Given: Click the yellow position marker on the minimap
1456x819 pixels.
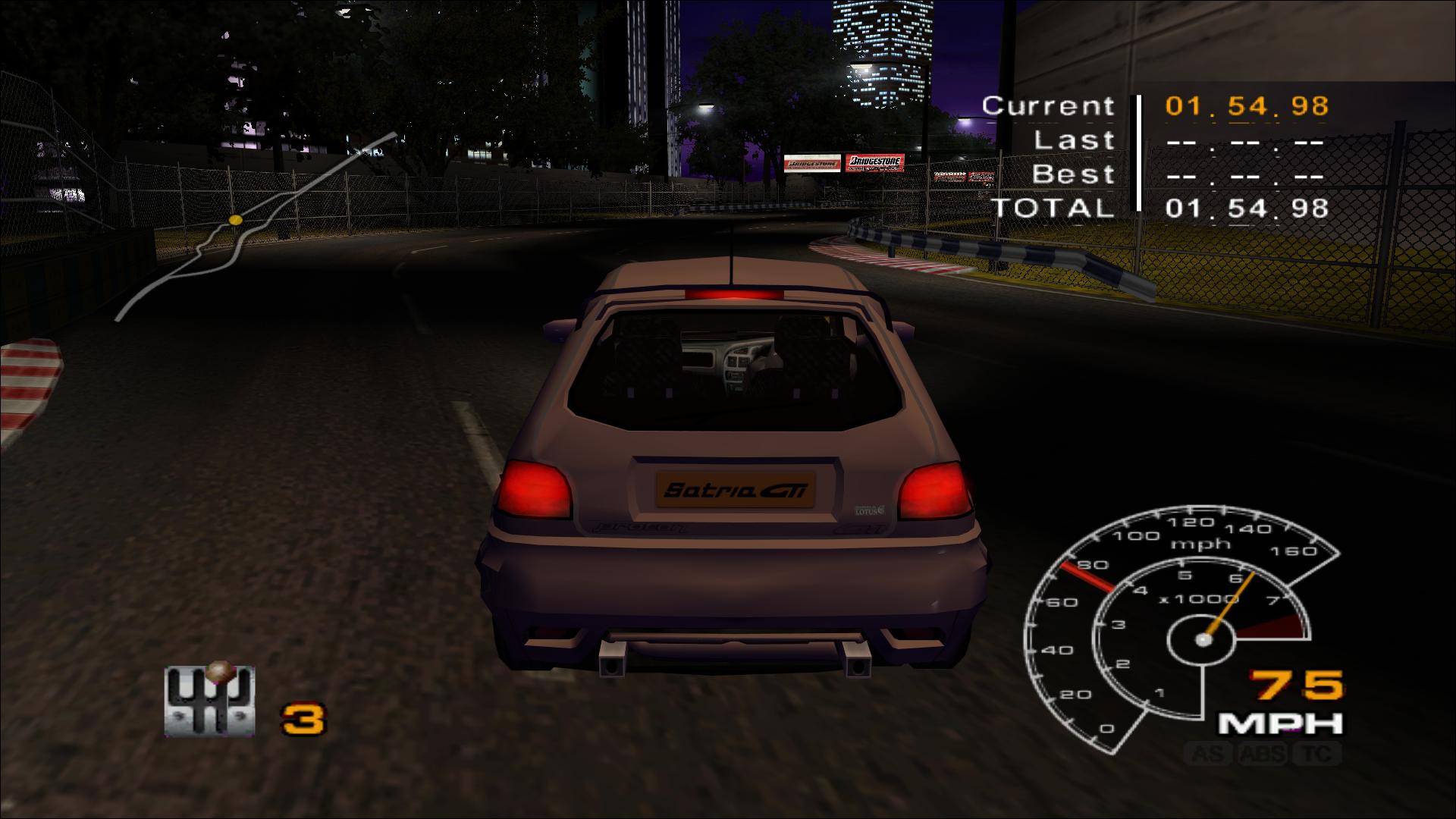Looking at the screenshot, I should (235, 219).
